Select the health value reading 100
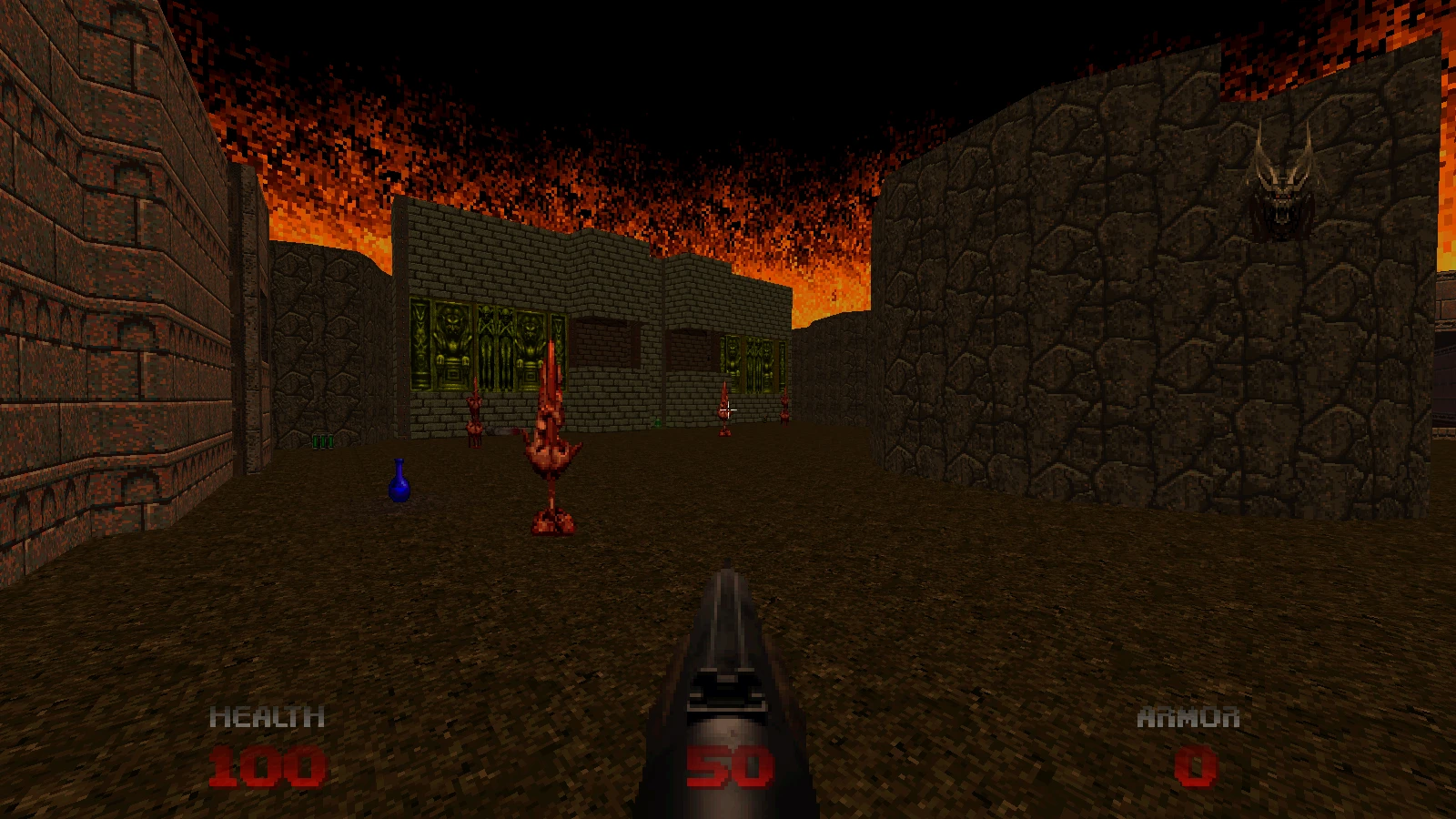Viewport: 1456px width, 819px height. [x=270, y=765]
